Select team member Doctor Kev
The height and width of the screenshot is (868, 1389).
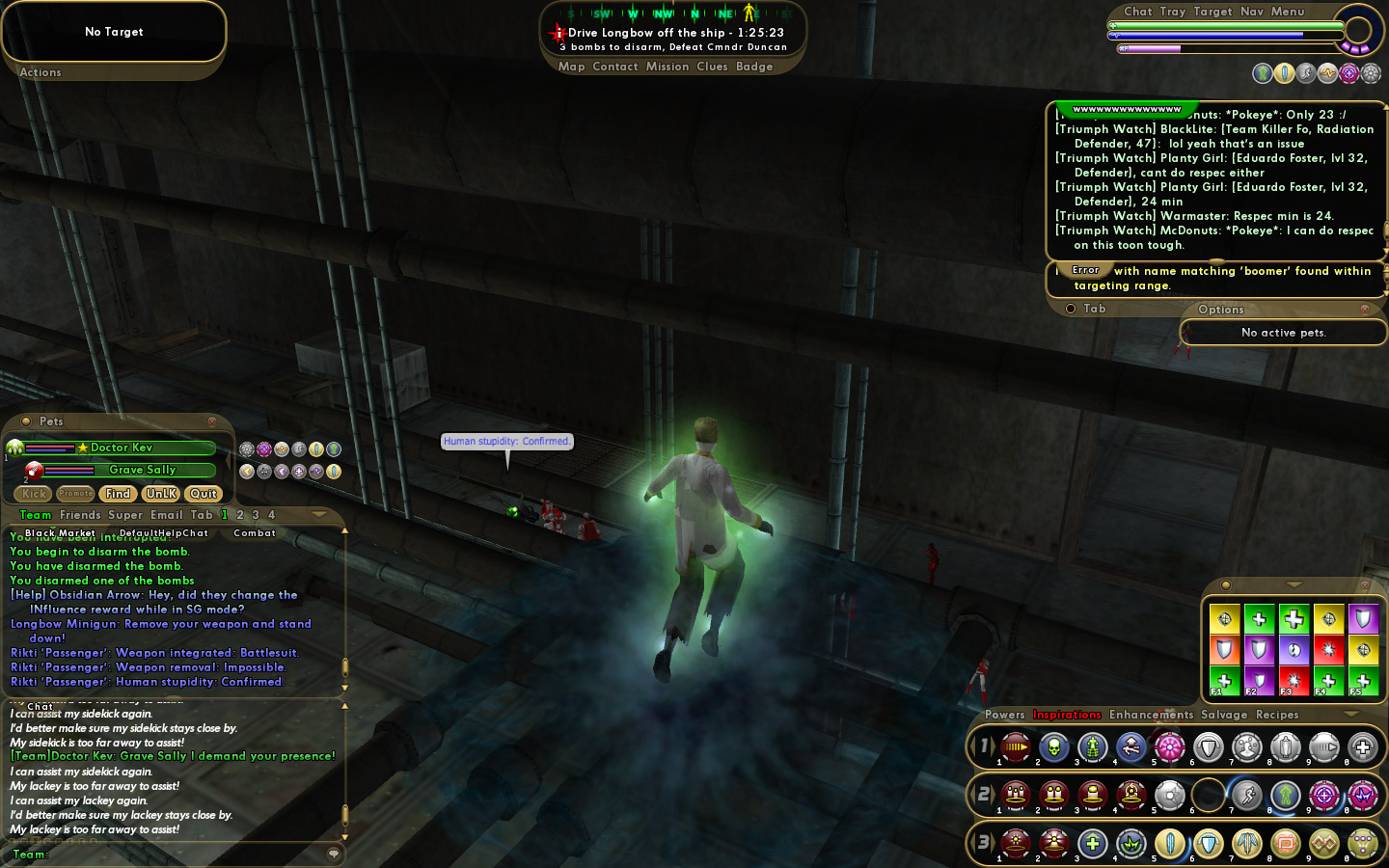[122, 448]
